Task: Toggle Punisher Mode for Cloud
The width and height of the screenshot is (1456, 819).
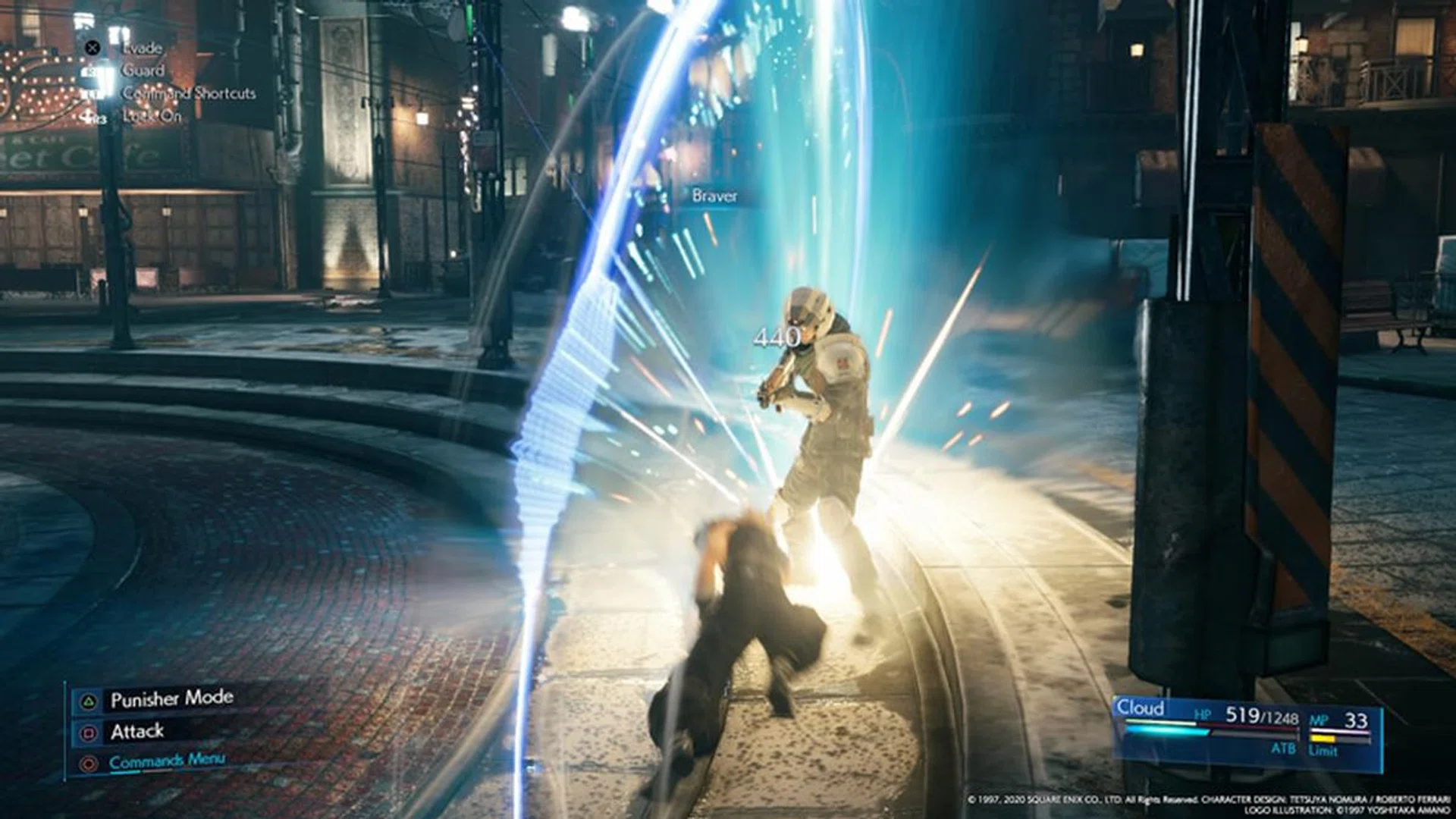Action: point(173,699)
